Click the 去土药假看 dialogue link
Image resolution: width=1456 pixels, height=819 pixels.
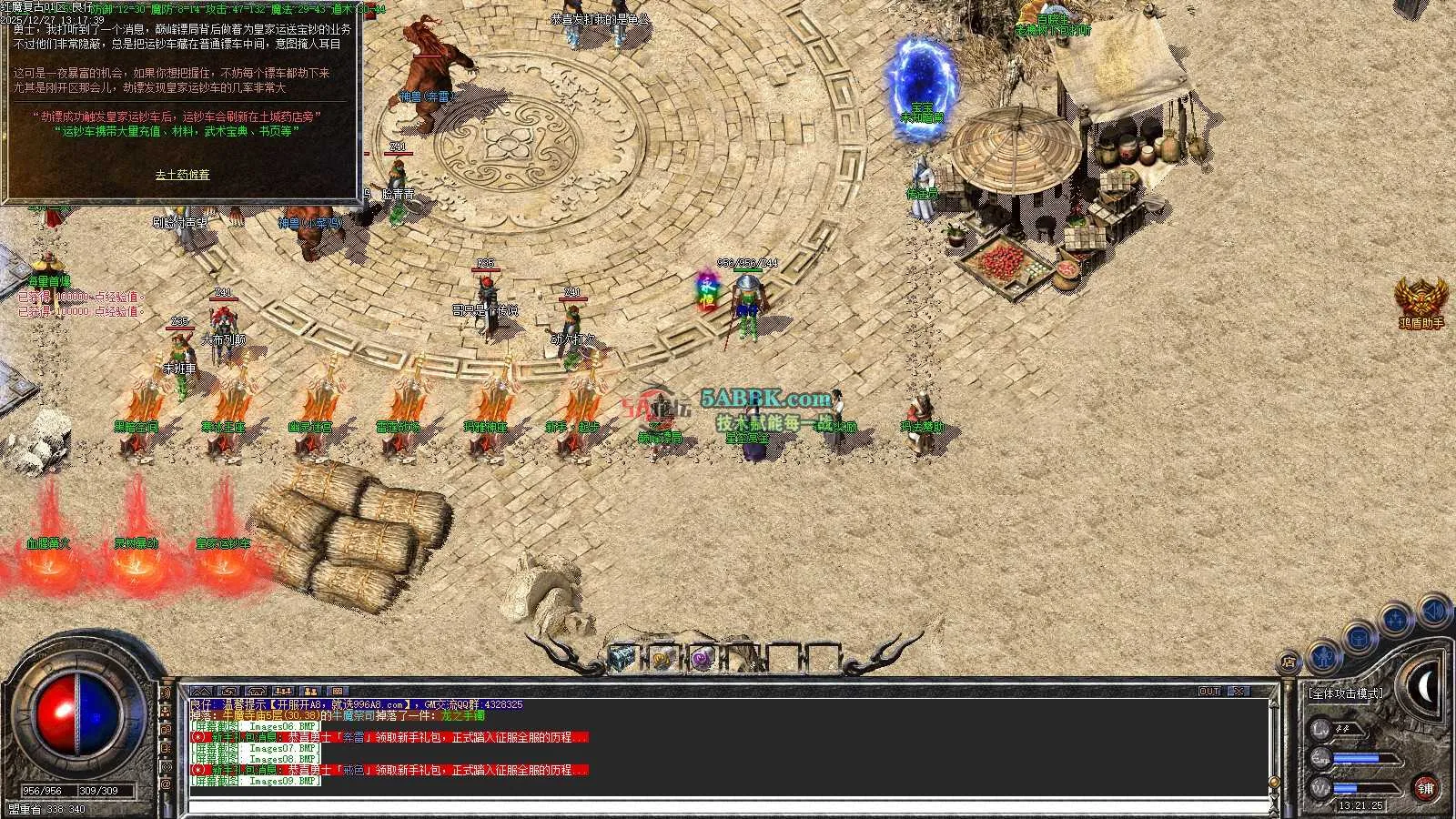tap(182, 175)
